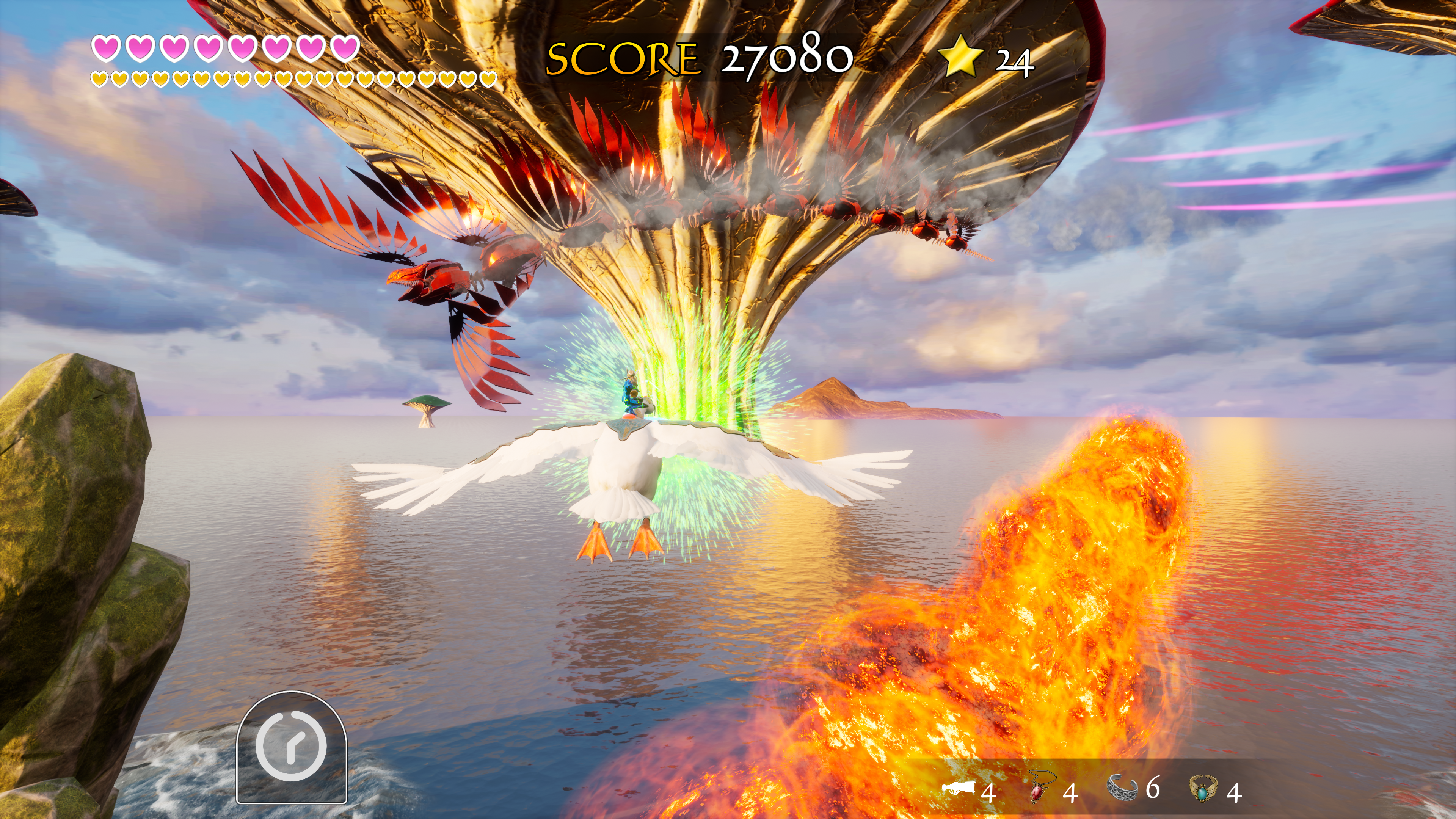1456x819 pixels.
Task: Click the gold star collectible icon
Action: (x=960, y=56)
